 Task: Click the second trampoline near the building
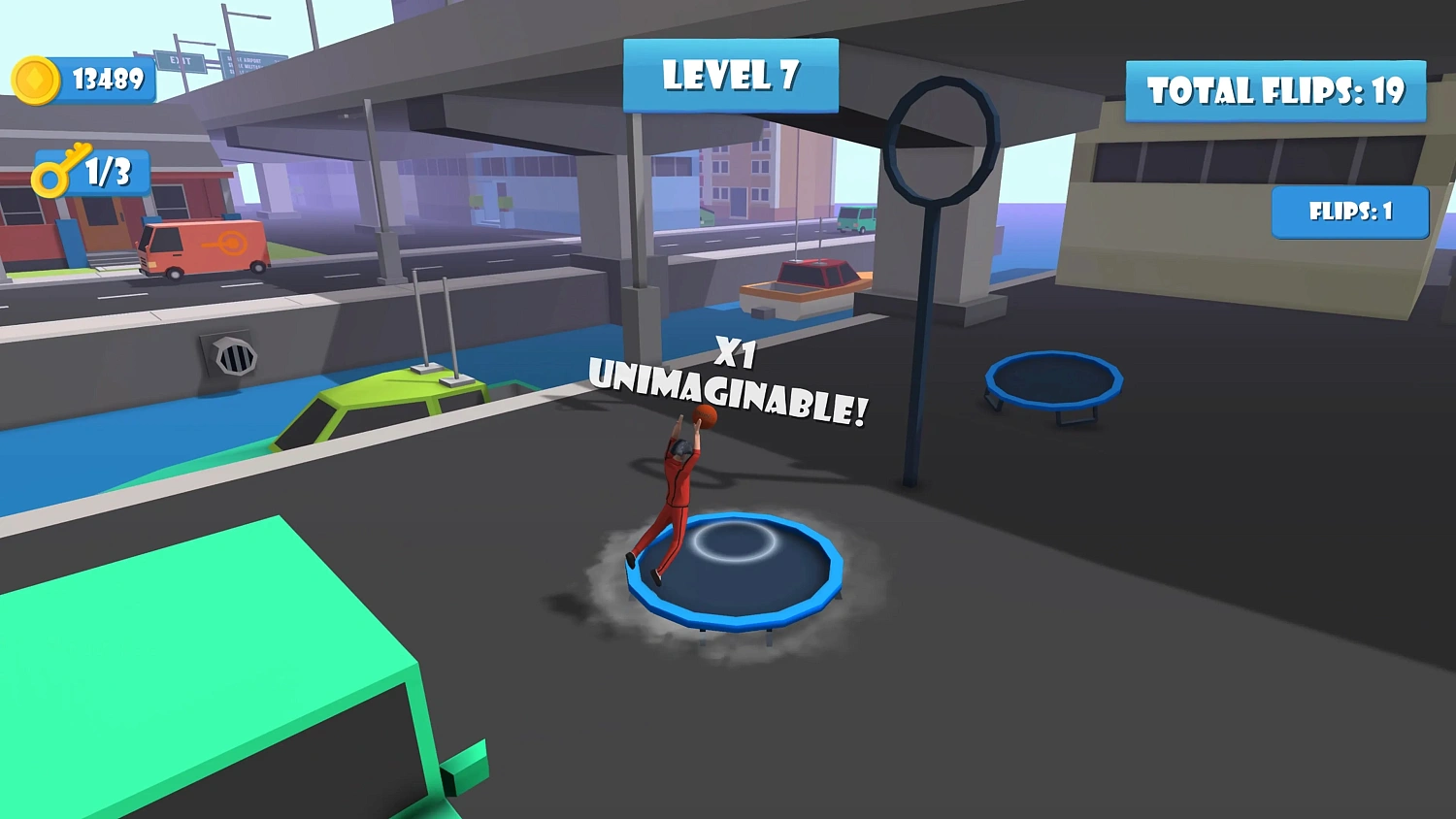[x=1053, y=380]
